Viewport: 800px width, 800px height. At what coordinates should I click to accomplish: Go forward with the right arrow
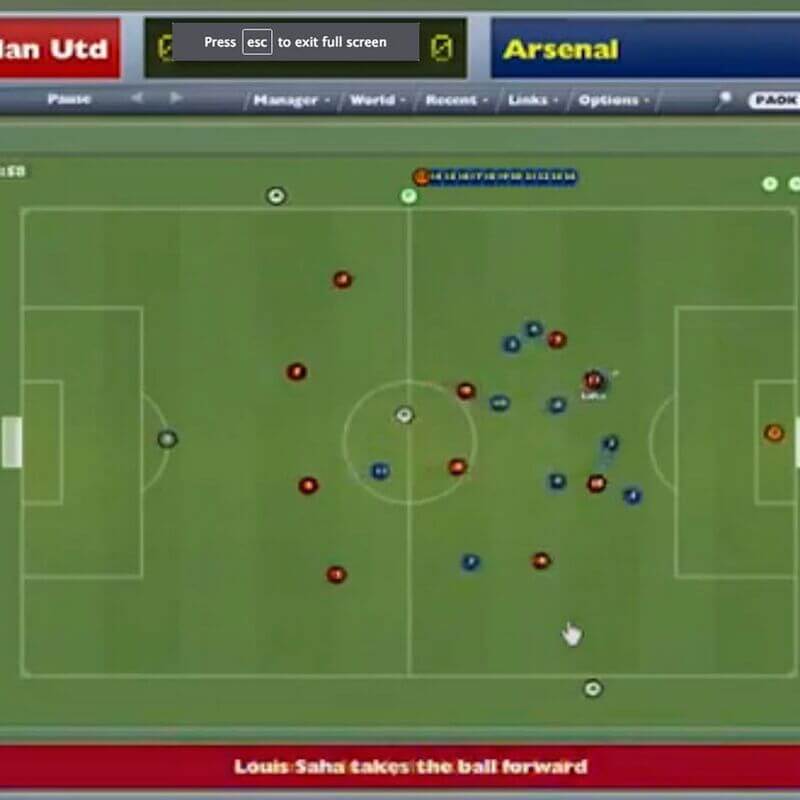[176, 98]
